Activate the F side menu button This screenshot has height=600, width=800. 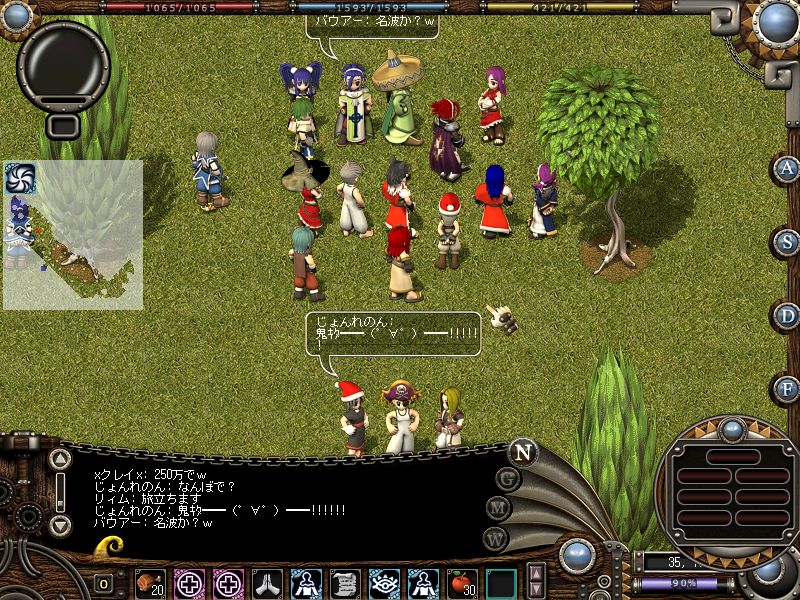coord(788,388)
